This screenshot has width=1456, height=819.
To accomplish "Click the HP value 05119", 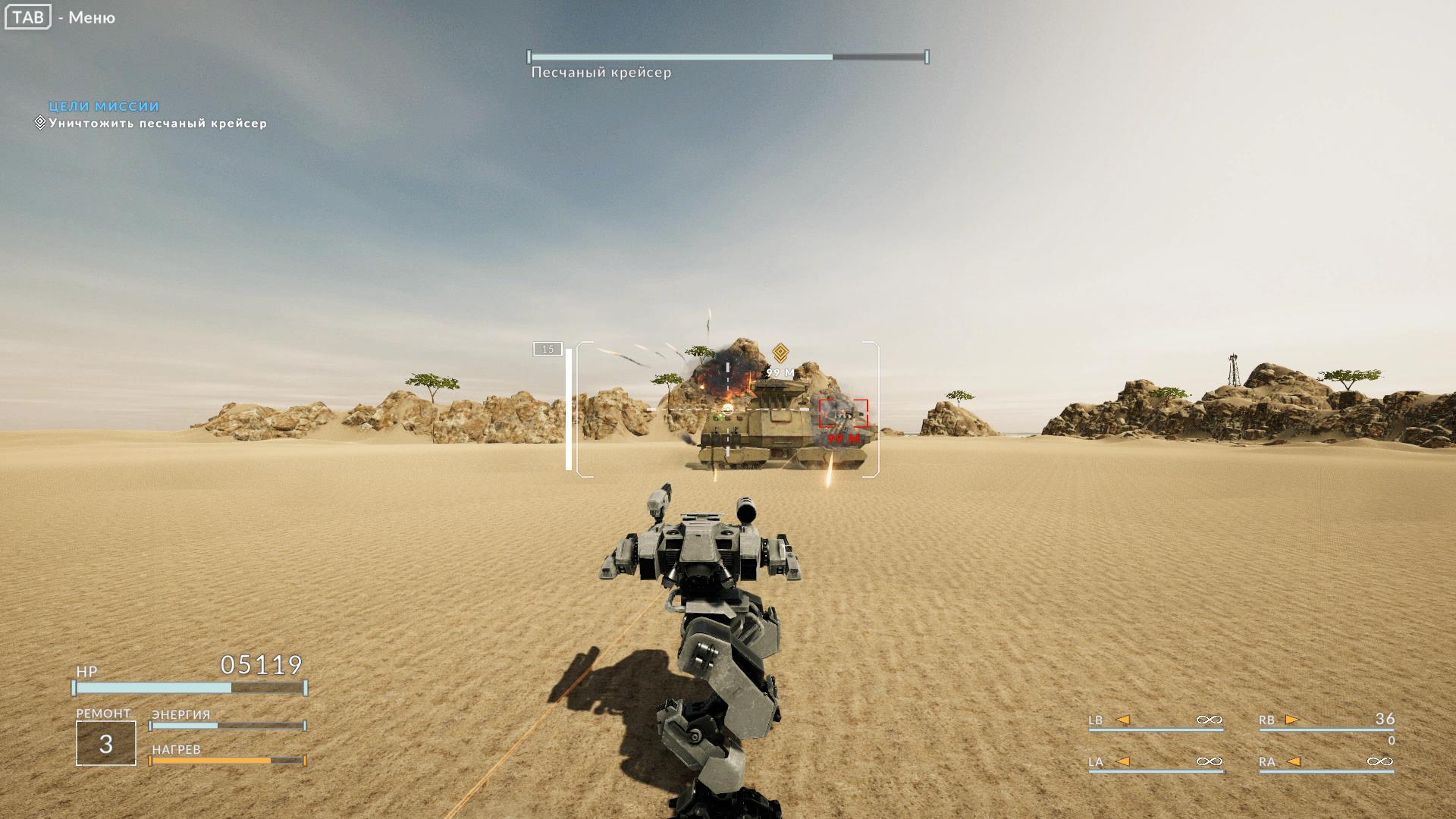I will [260, 664].
